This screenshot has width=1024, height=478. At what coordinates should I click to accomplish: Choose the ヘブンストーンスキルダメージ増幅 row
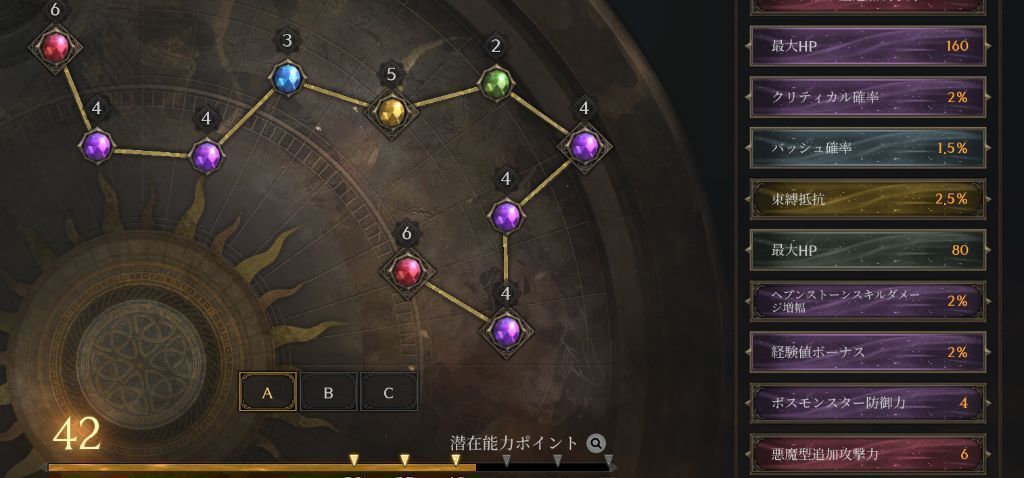pos(867,301)
